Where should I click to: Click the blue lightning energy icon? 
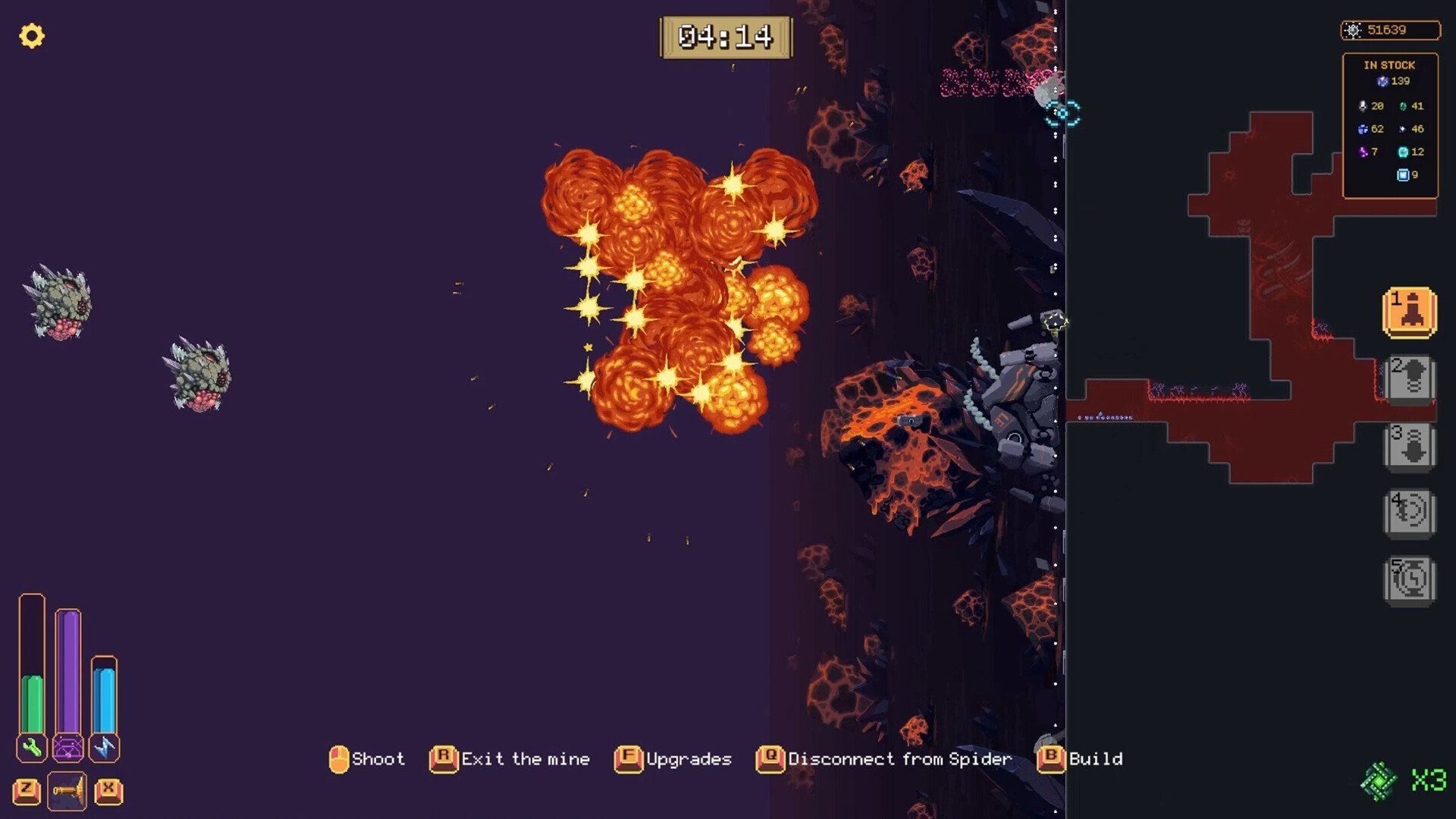tap(104, 748)
